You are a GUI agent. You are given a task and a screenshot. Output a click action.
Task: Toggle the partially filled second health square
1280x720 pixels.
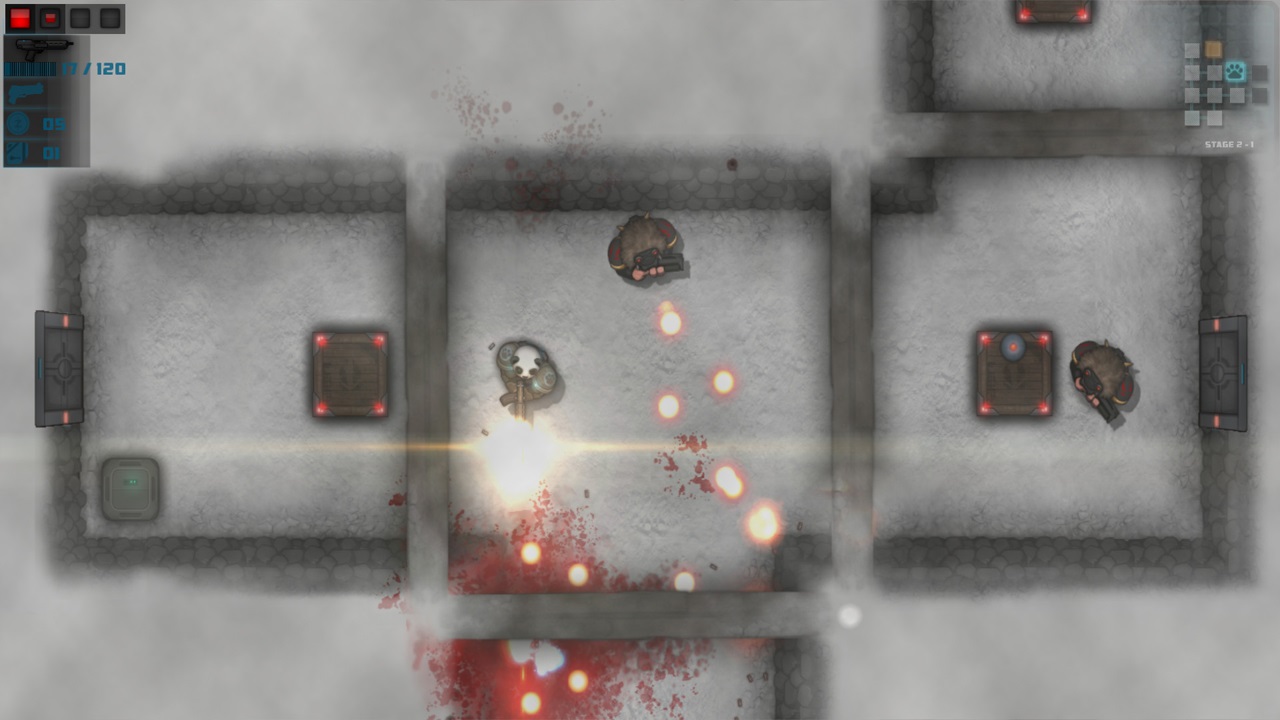click(50, 18)
